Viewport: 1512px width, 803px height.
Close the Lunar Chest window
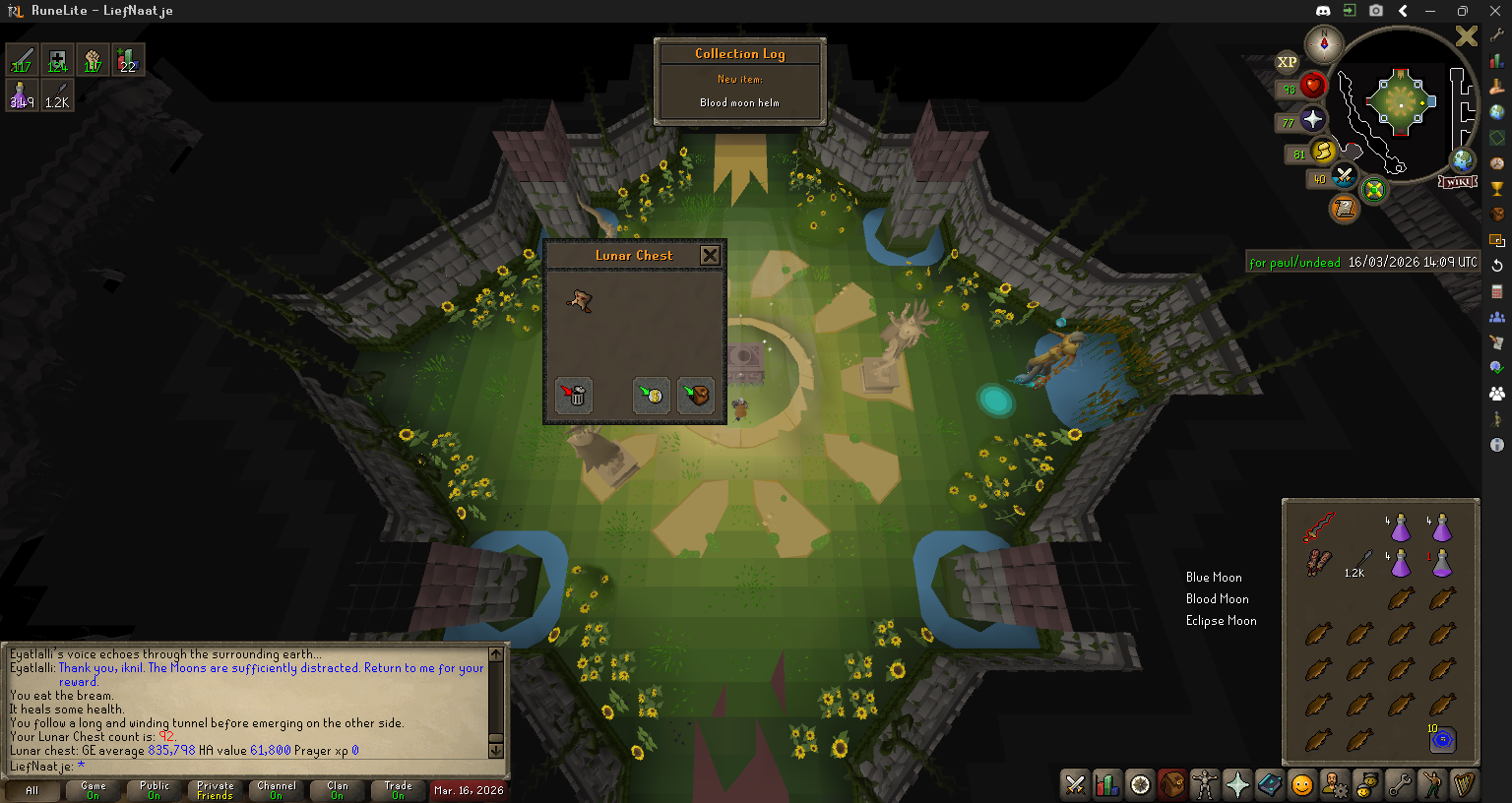coord(710,256)
